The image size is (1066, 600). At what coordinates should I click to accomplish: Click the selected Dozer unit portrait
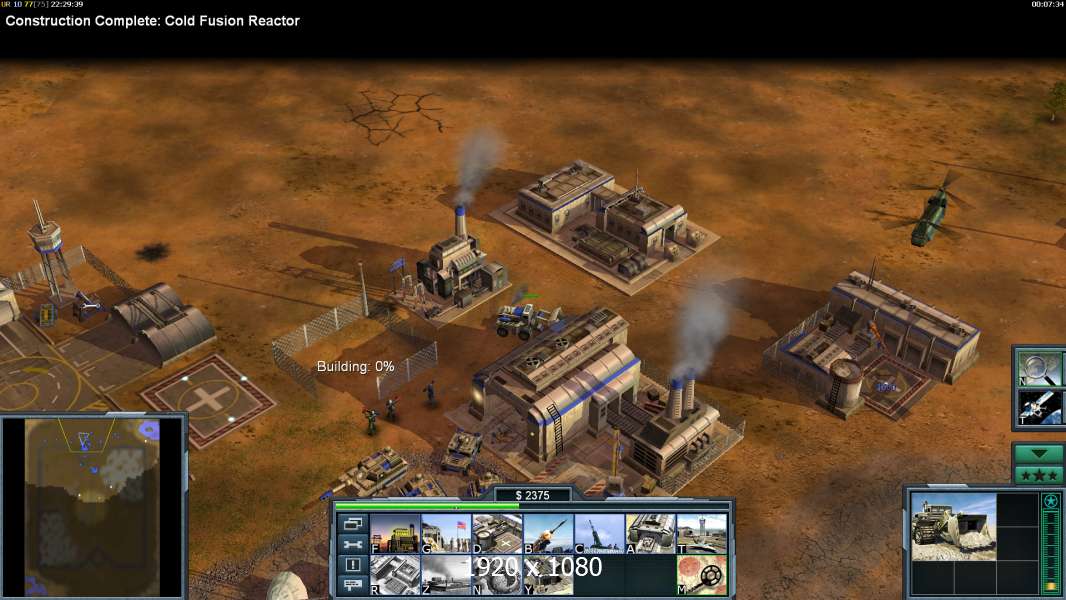[x=953, y=525]
